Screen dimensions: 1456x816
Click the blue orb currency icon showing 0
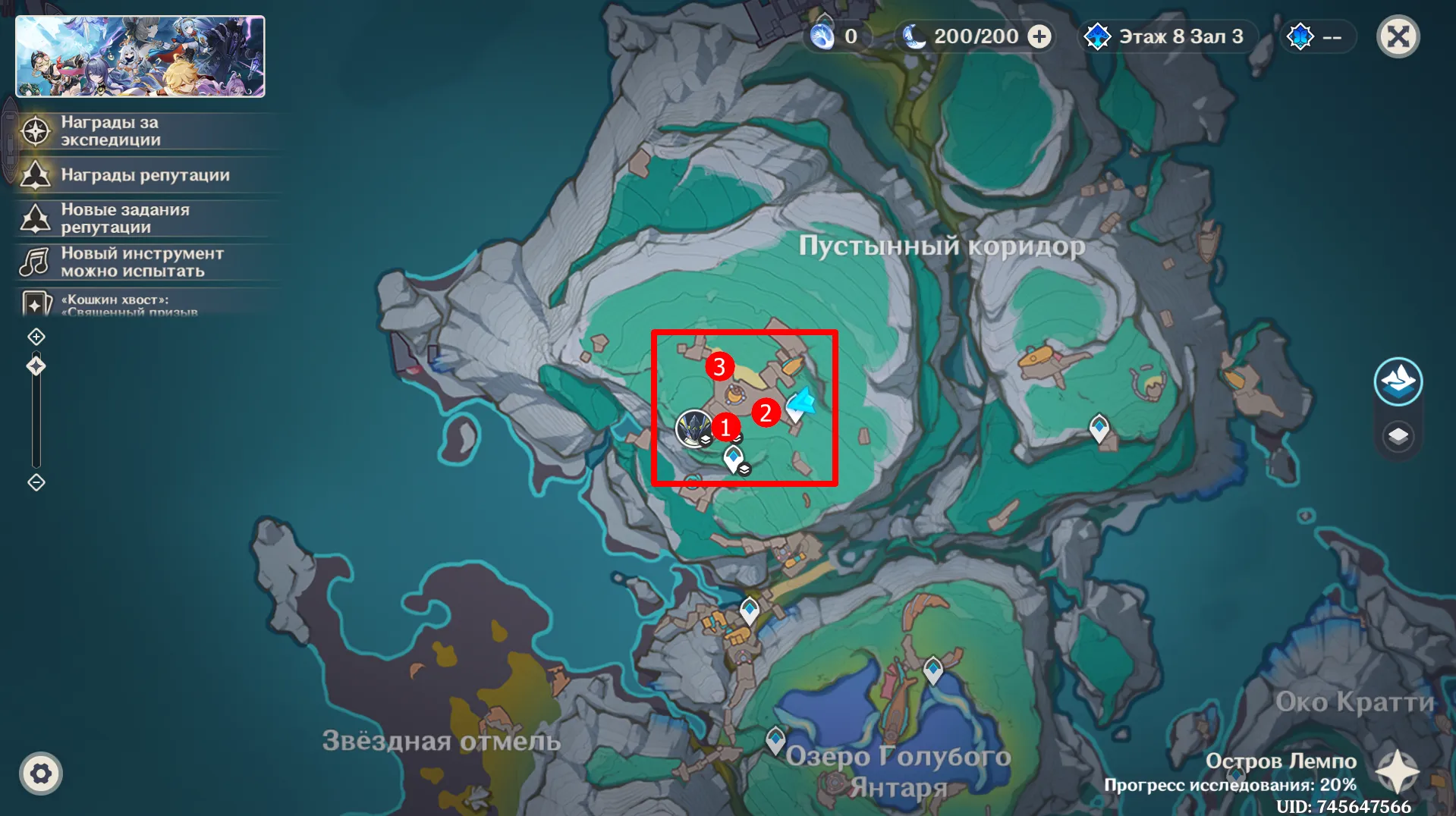coord(823,36)
